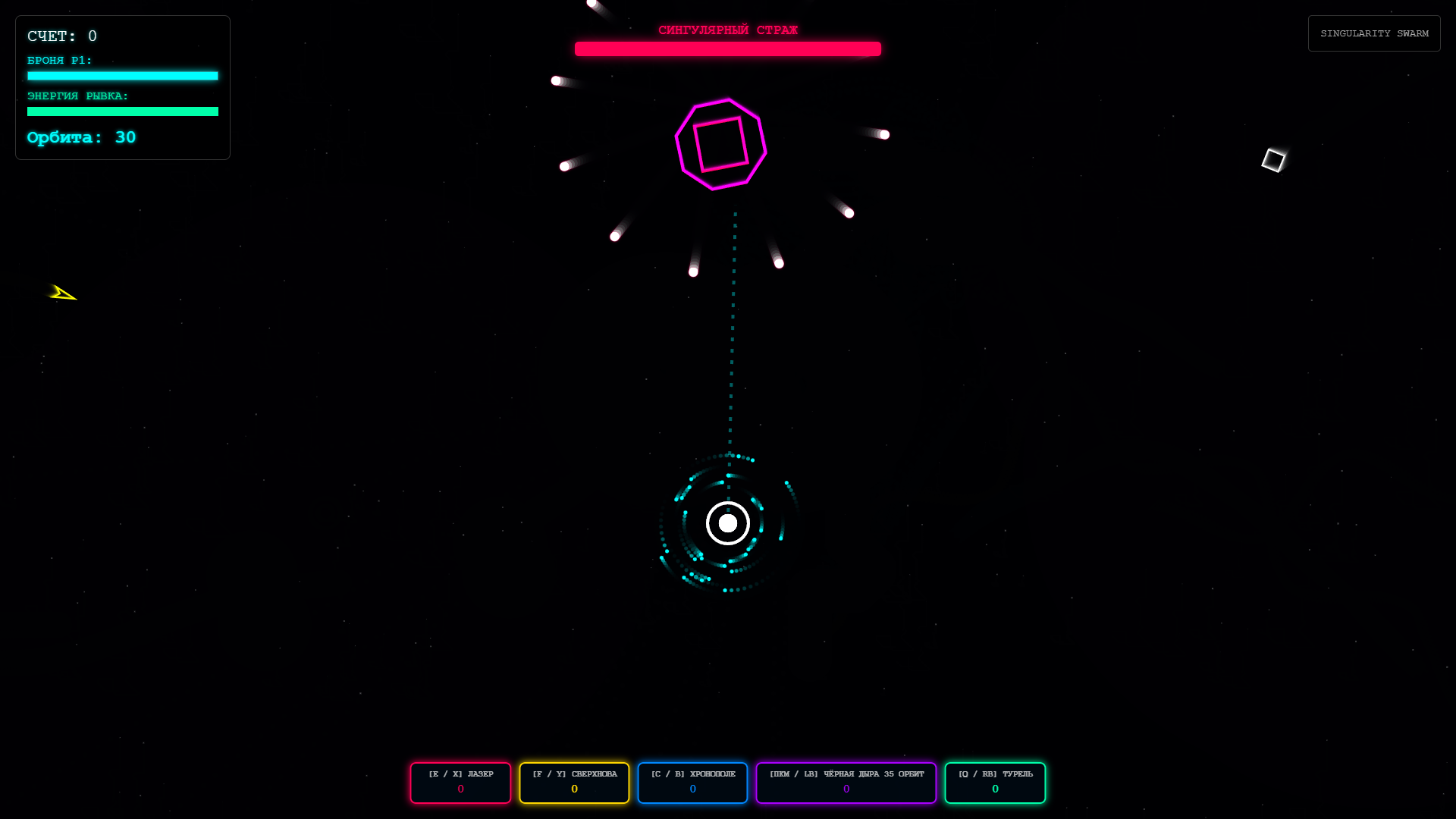Toggle the ТУРЕЛЬ ability
This screenshot has width=1456, height=819.
click(995, 782)
